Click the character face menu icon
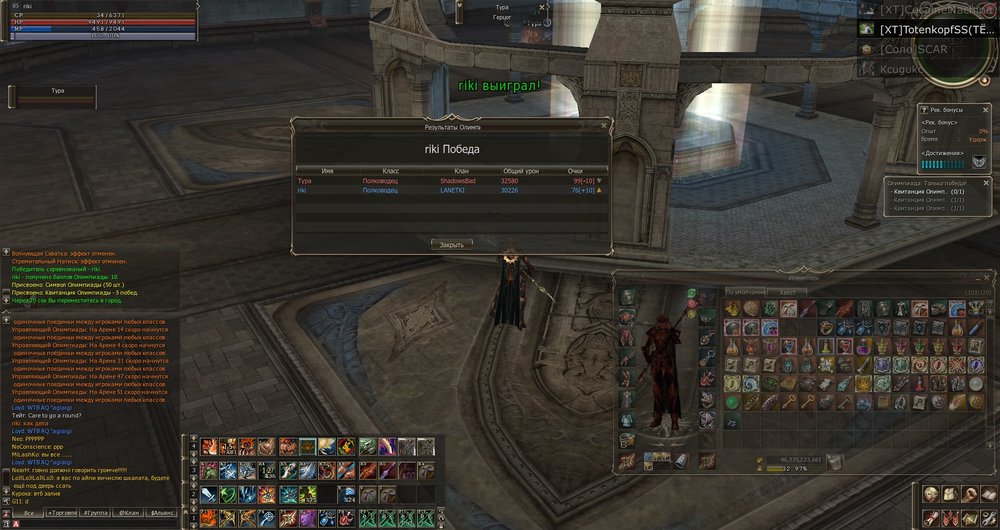 click(930, 495)
